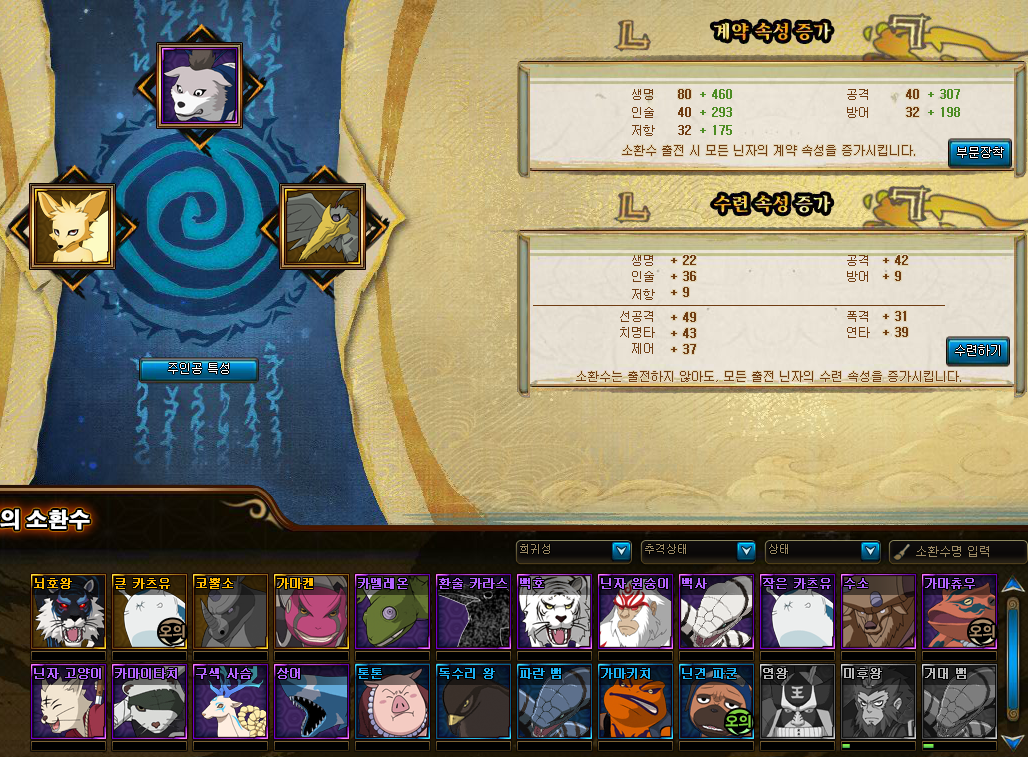Select the 구색 사슴 deer summon
1028x757 pixels.
pyautogui.click(x=230, y=702)
